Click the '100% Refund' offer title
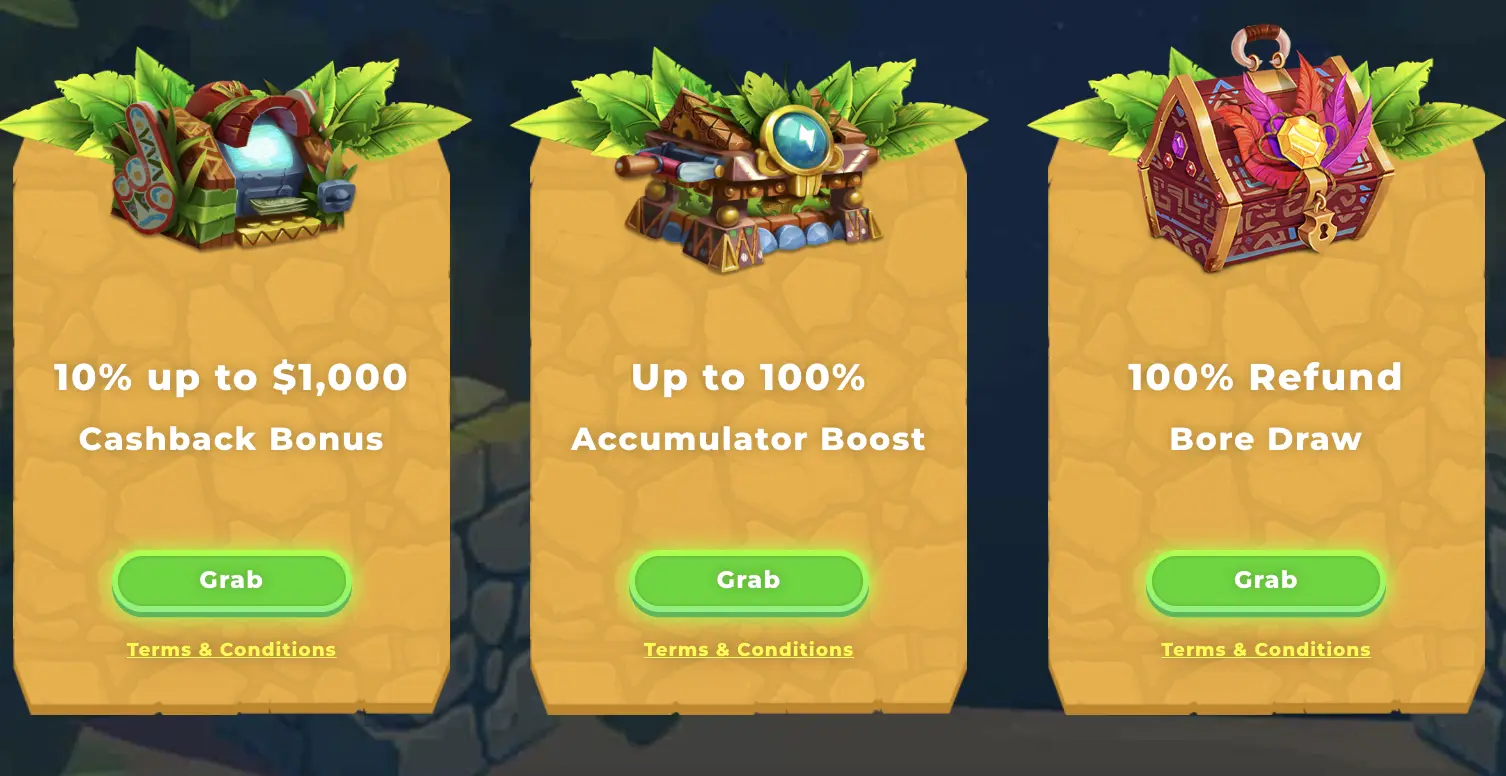The image size is (1506, 776). (1265, 378)
